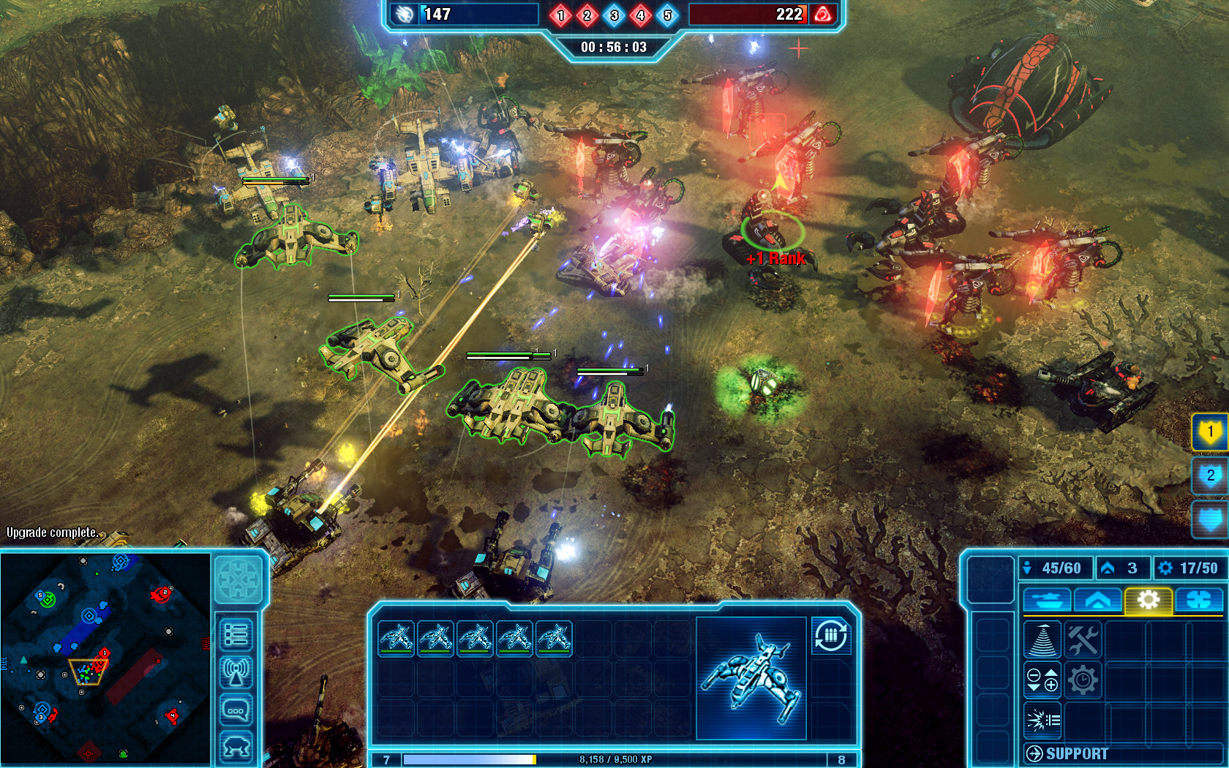This screenshot has width=1229, height=768.
Task: Click the gear with clock icon
Action: pyautogui.click(x=1083, y=680)
